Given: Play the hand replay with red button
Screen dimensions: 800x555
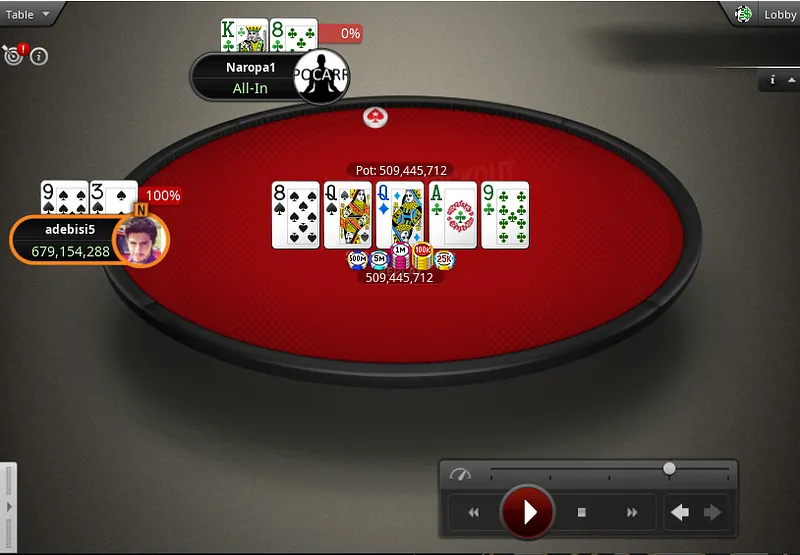Looking at the screenshot, I should coord(527,512).
